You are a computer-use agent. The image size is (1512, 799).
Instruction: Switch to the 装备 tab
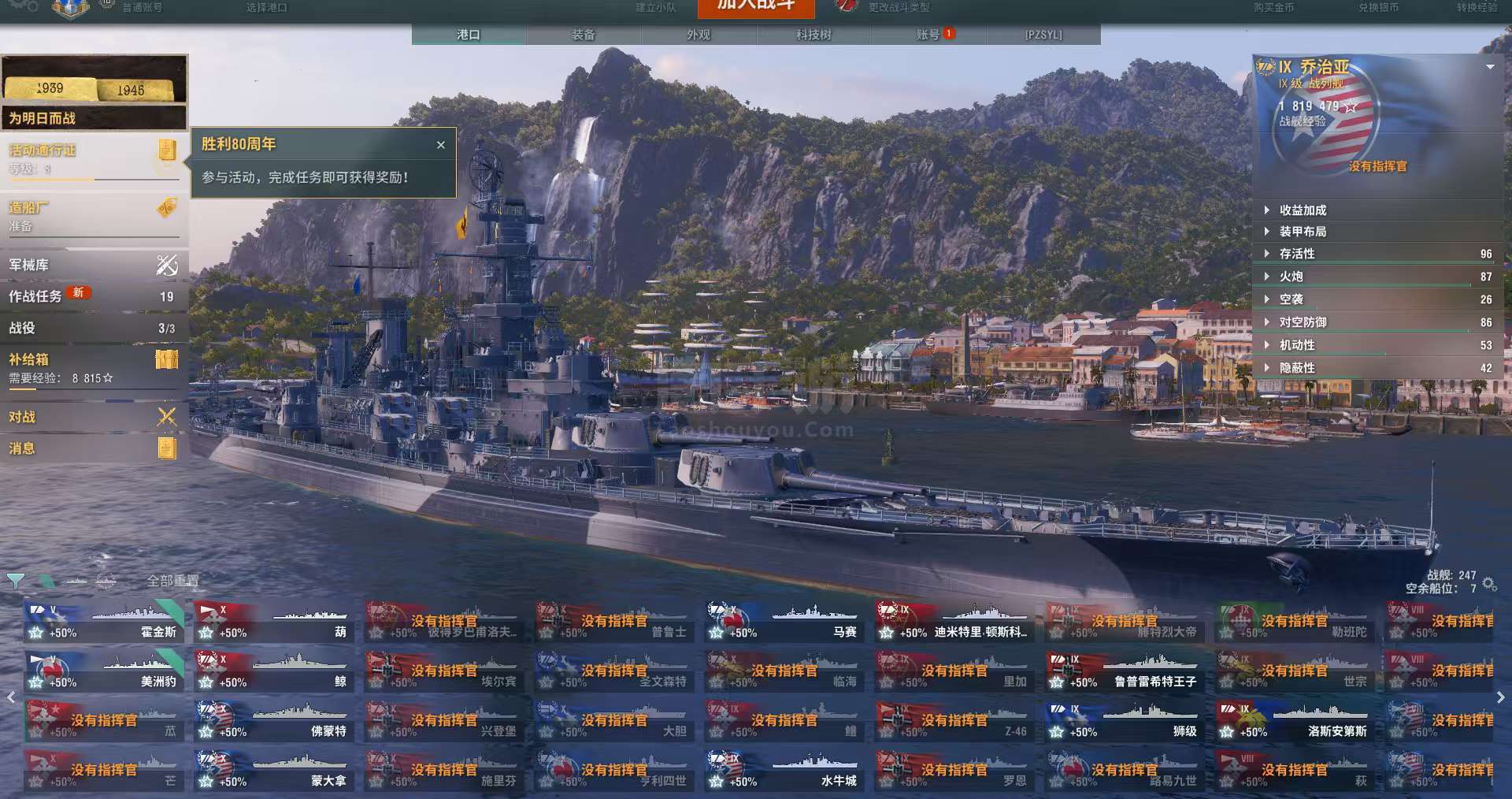click(x=584, y=35)
